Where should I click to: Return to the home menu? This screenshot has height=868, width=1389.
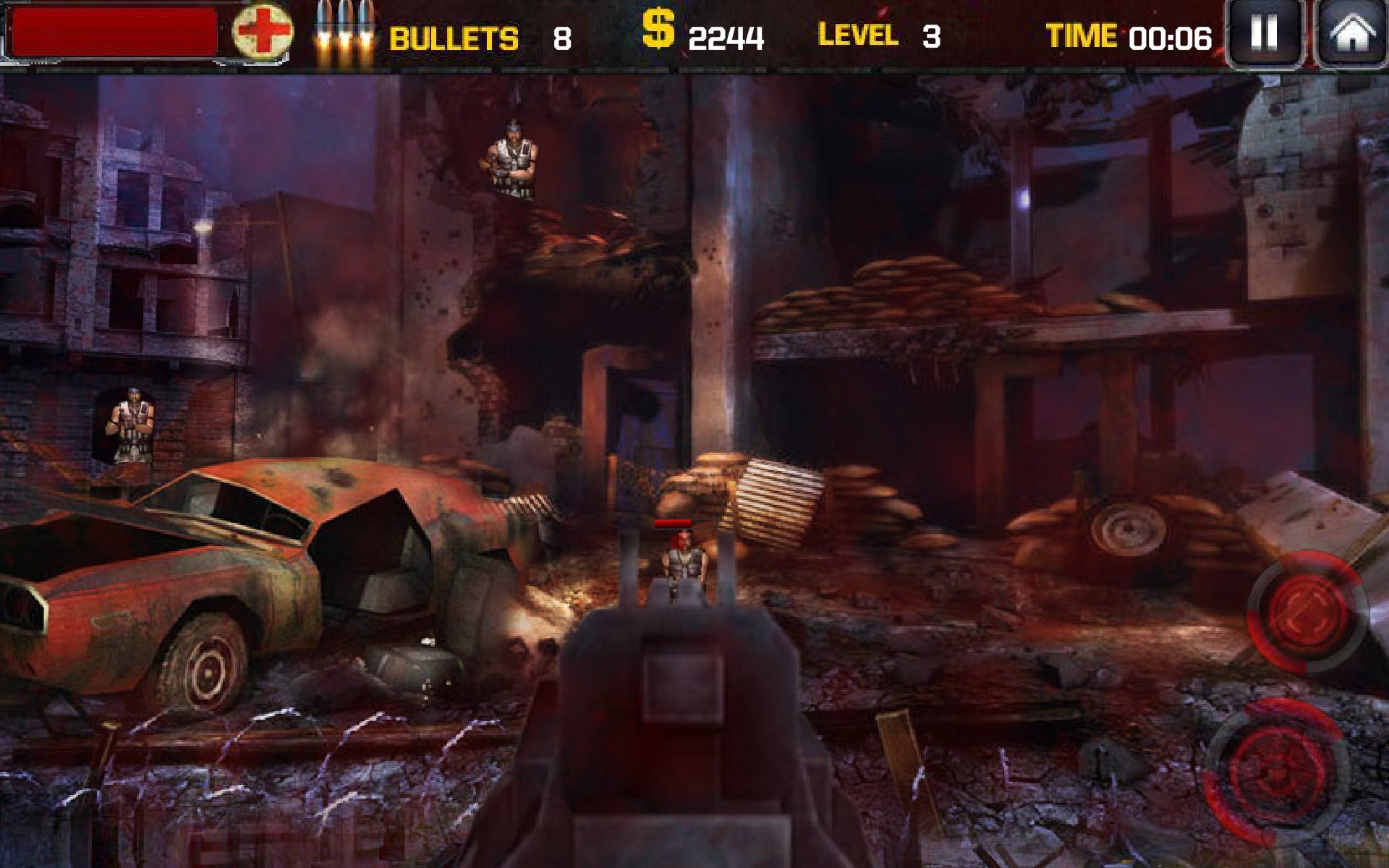point(1351,33)
